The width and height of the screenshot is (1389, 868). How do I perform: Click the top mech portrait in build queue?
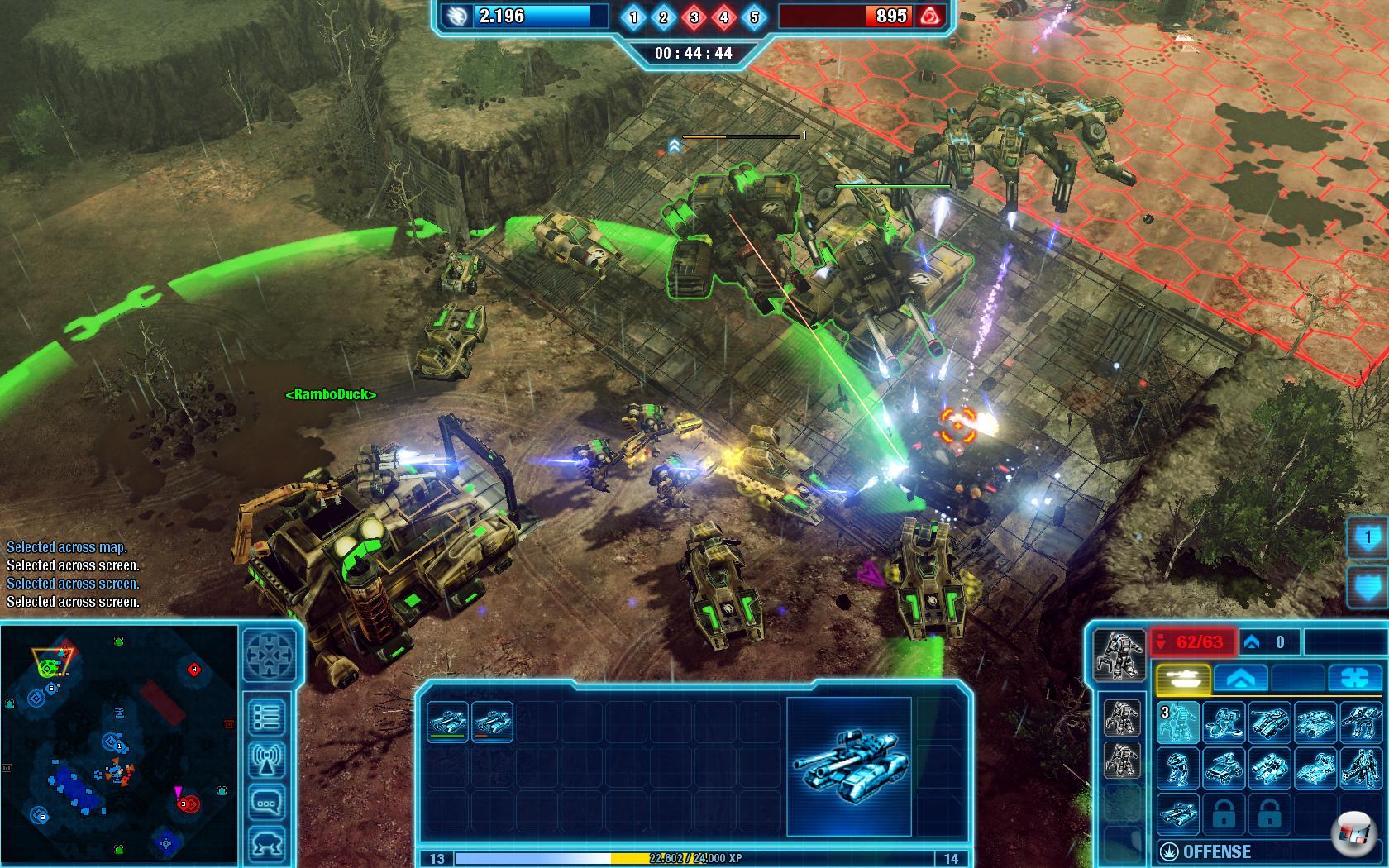(x=1122, y=718)
